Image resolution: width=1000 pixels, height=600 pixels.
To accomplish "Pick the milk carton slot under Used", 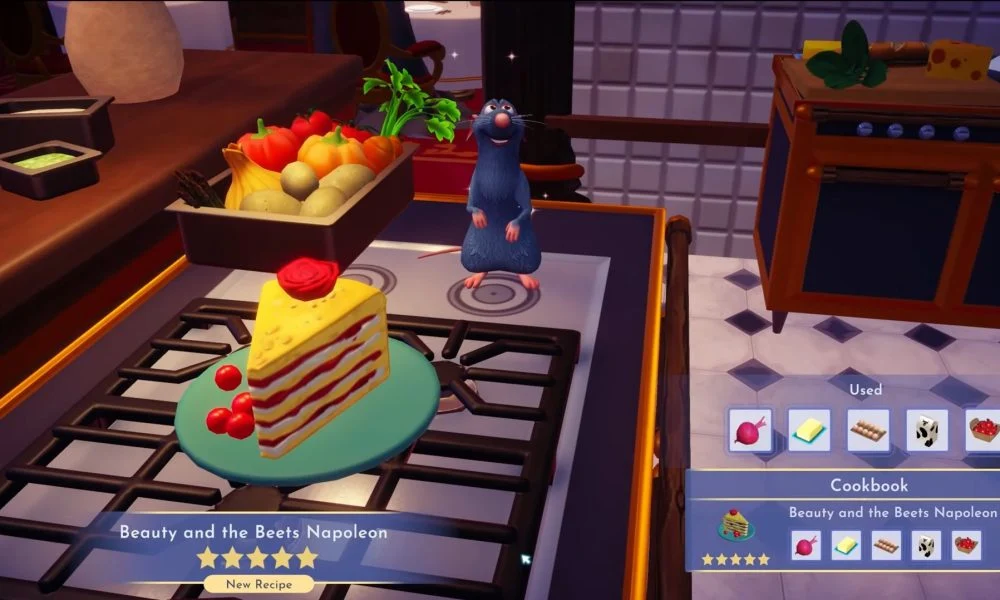I will tap(927, 430).
